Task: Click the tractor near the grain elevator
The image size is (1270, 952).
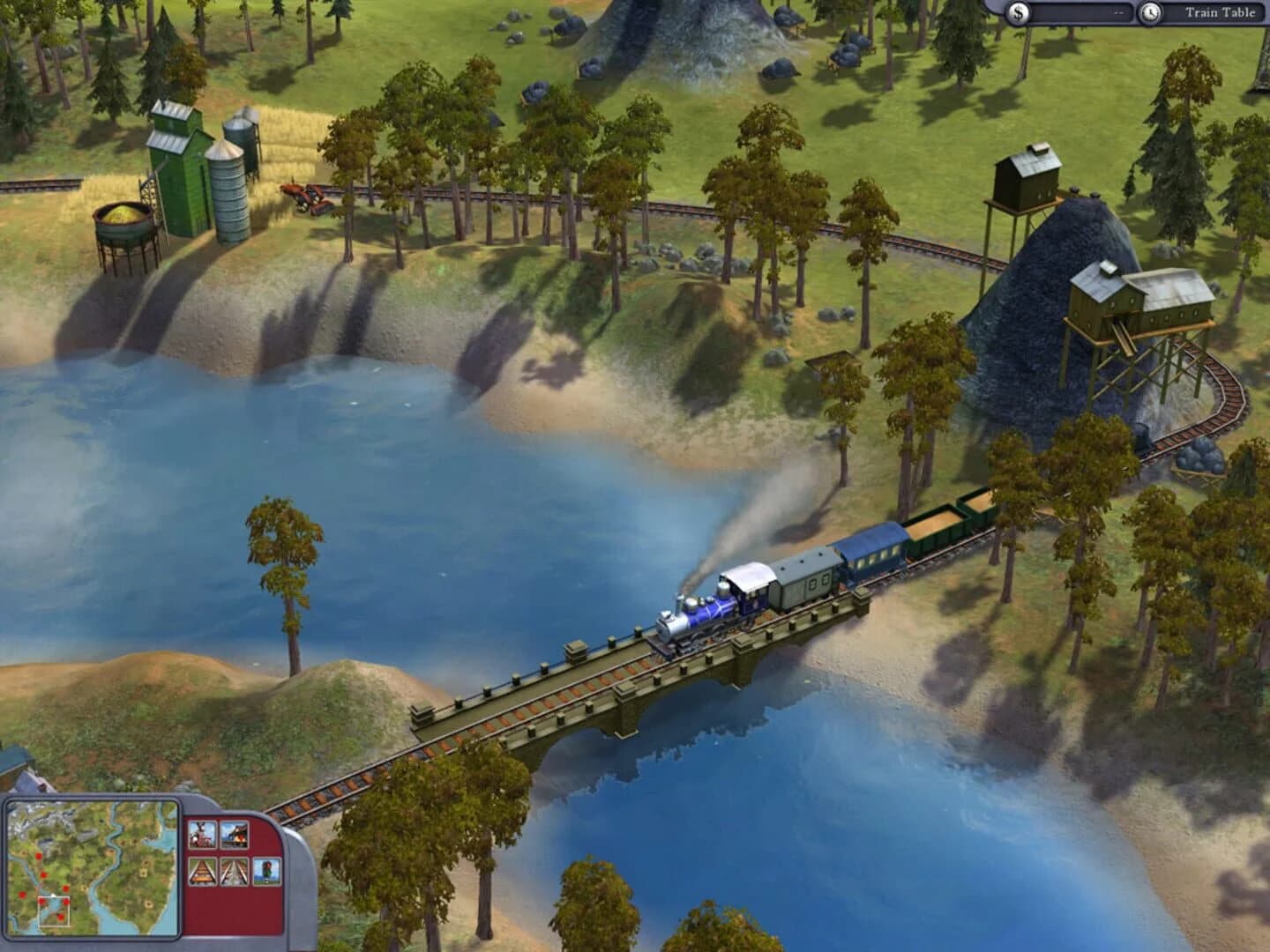Action: tap(306, 196)
